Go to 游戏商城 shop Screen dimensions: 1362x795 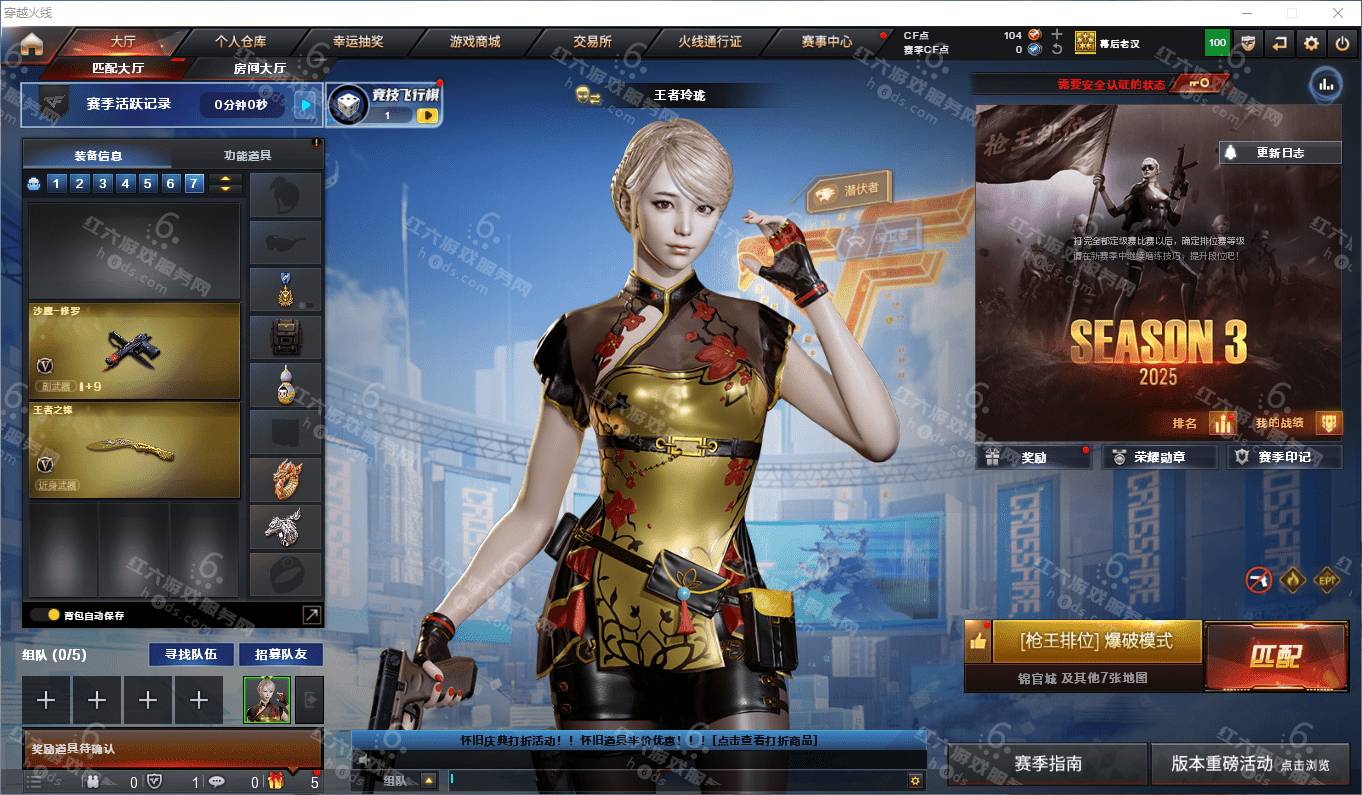[475, 42]
